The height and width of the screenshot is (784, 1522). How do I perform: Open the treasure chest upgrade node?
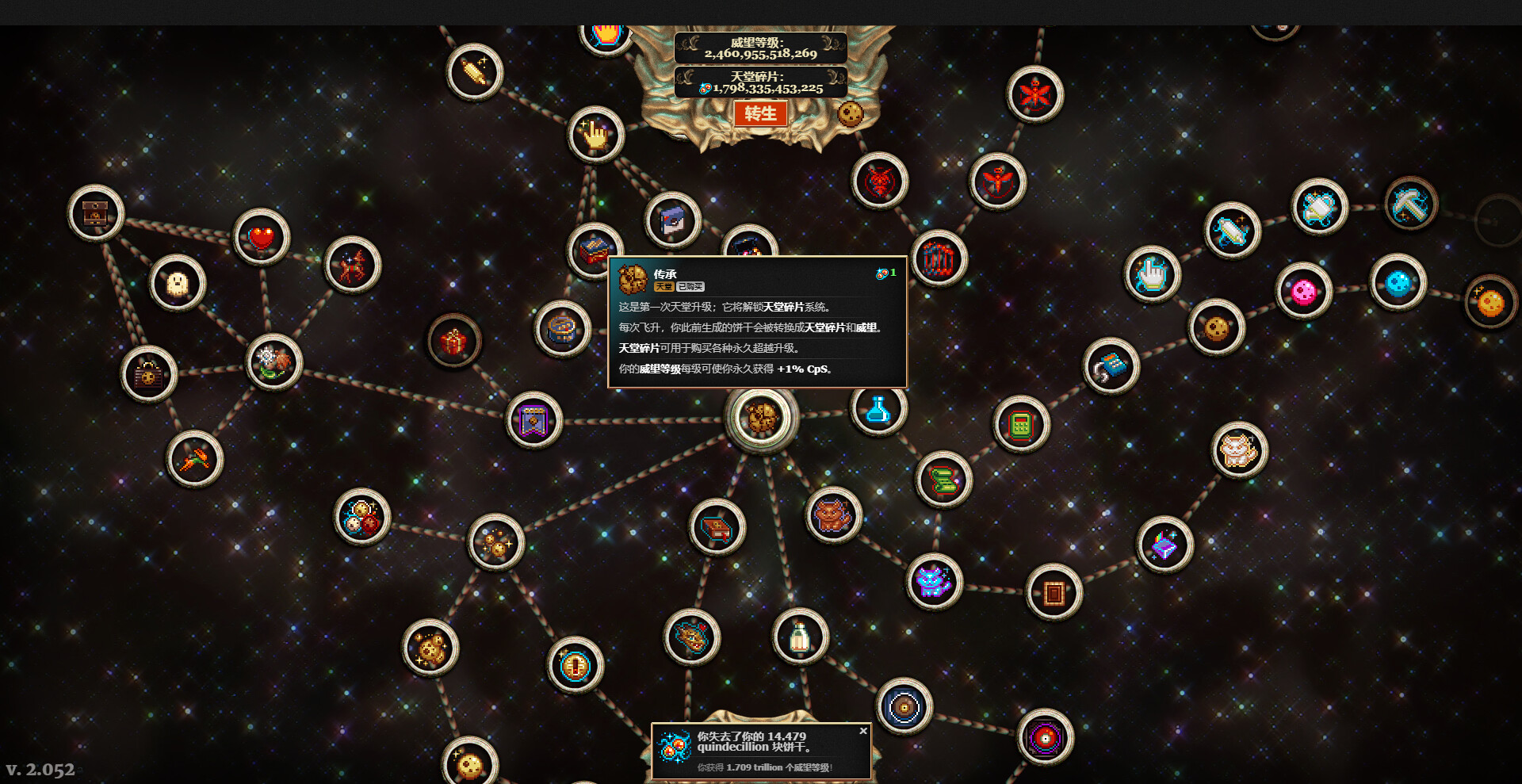pos(95,216)
